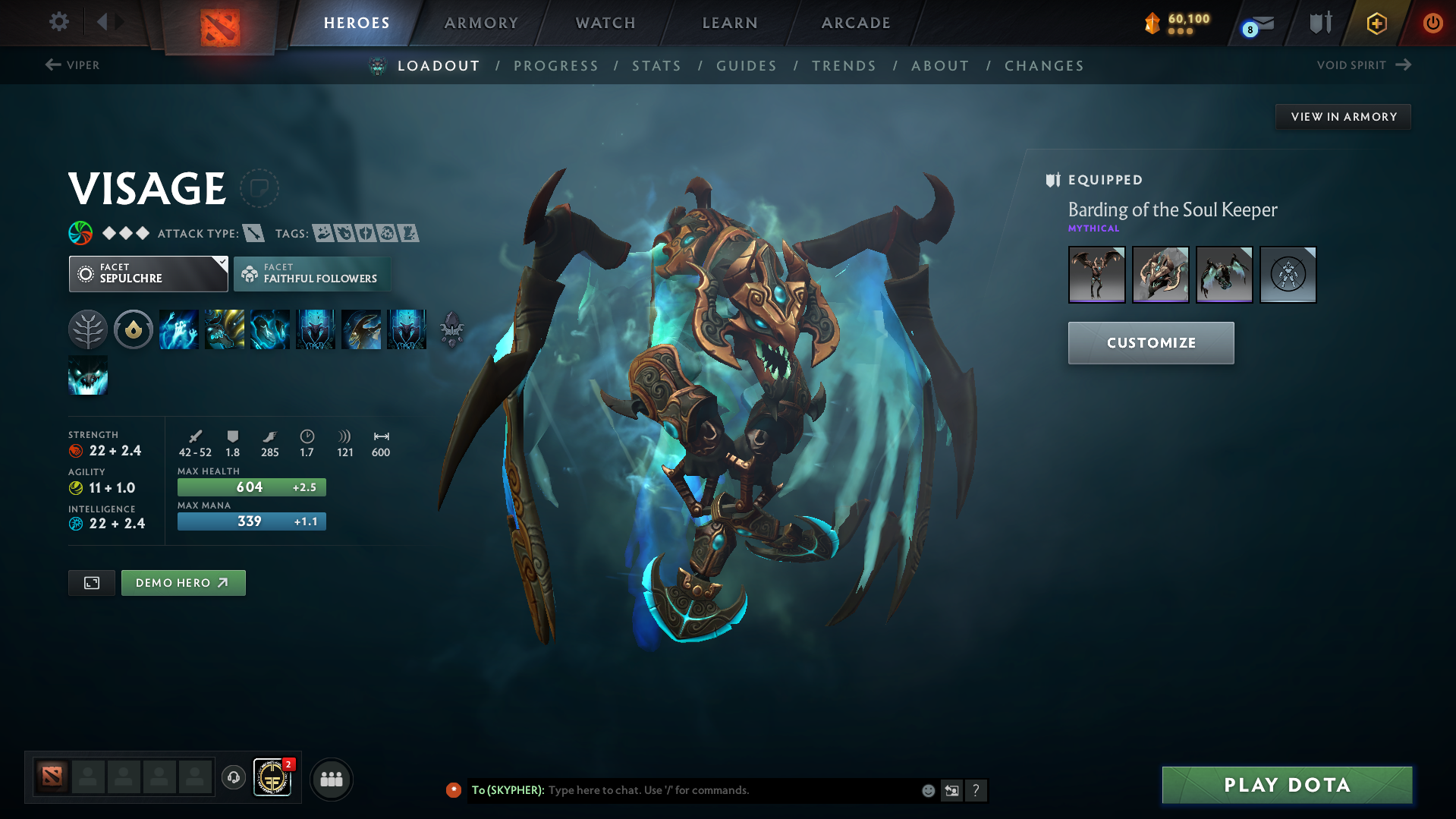Open the chat emoticon picker
1456x819 pixels.
(927, 790)
